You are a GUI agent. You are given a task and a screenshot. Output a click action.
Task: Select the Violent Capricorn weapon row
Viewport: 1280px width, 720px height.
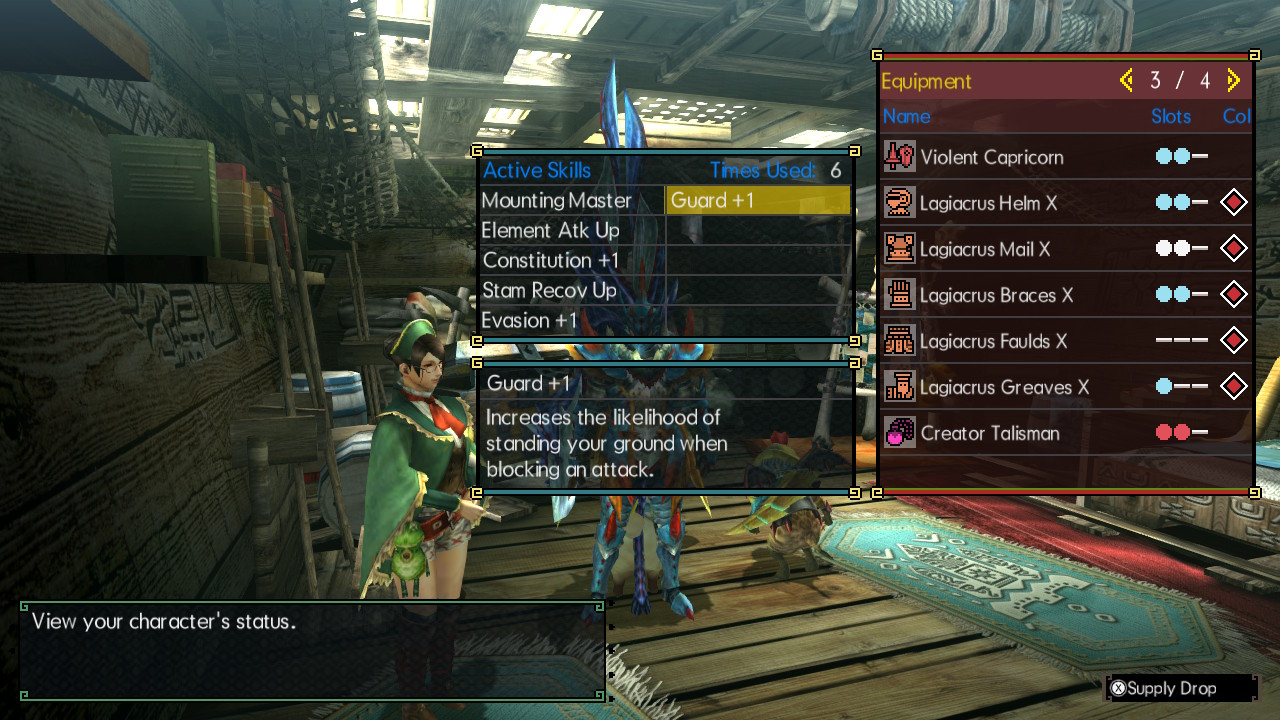pos(1064,157)
